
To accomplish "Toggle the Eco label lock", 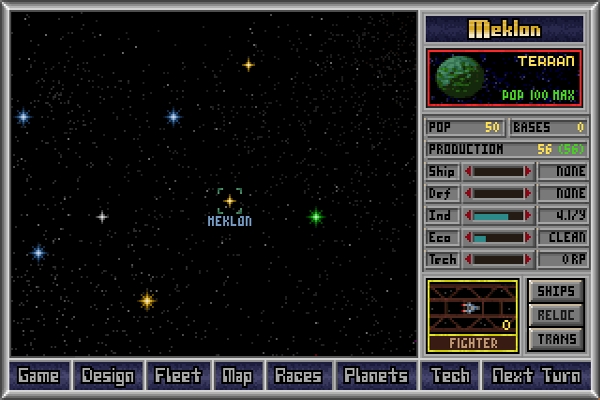I will click(x=442, y=237).
